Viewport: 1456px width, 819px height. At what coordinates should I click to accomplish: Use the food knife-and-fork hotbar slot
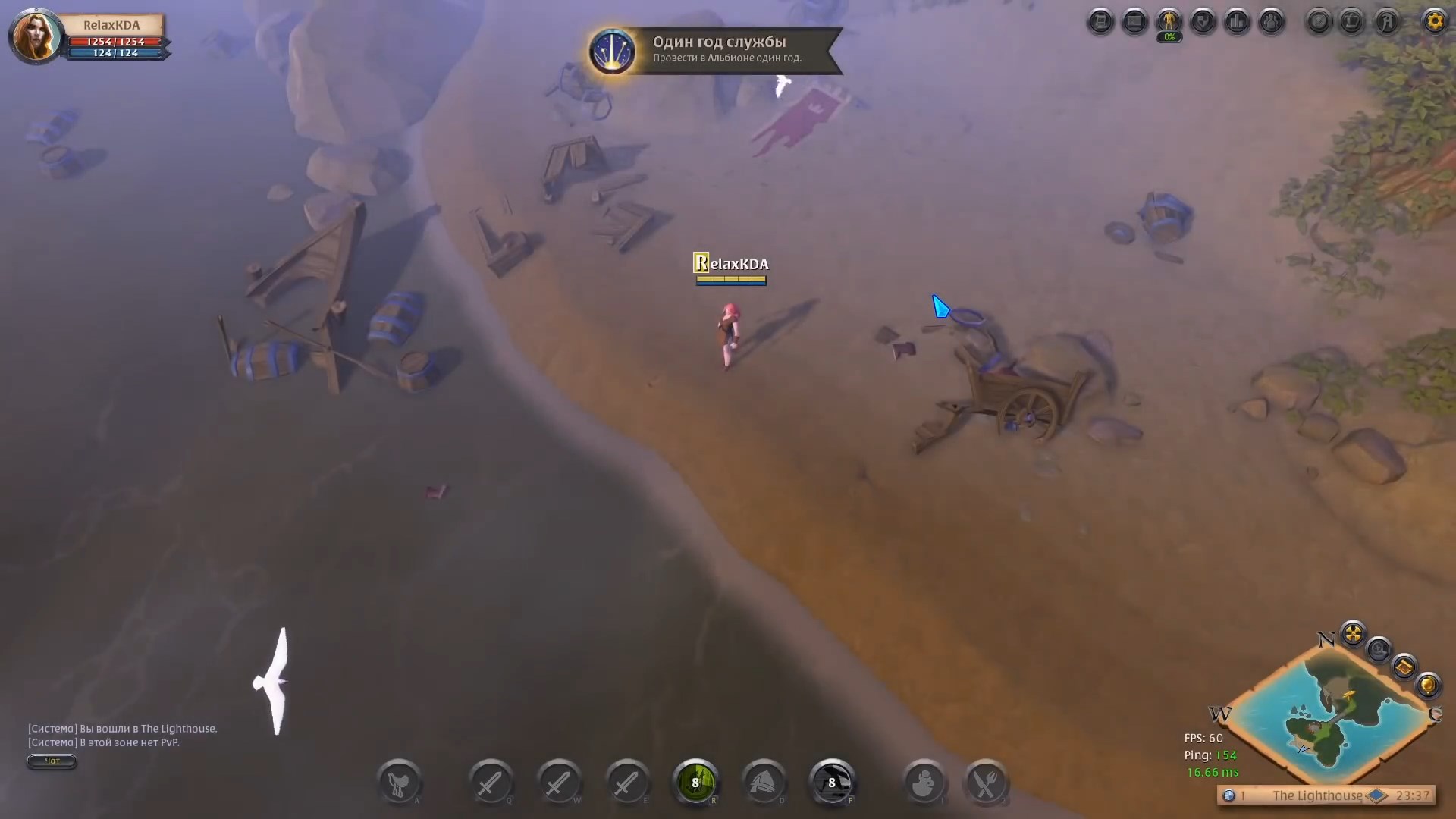click(x=986, y=784)
